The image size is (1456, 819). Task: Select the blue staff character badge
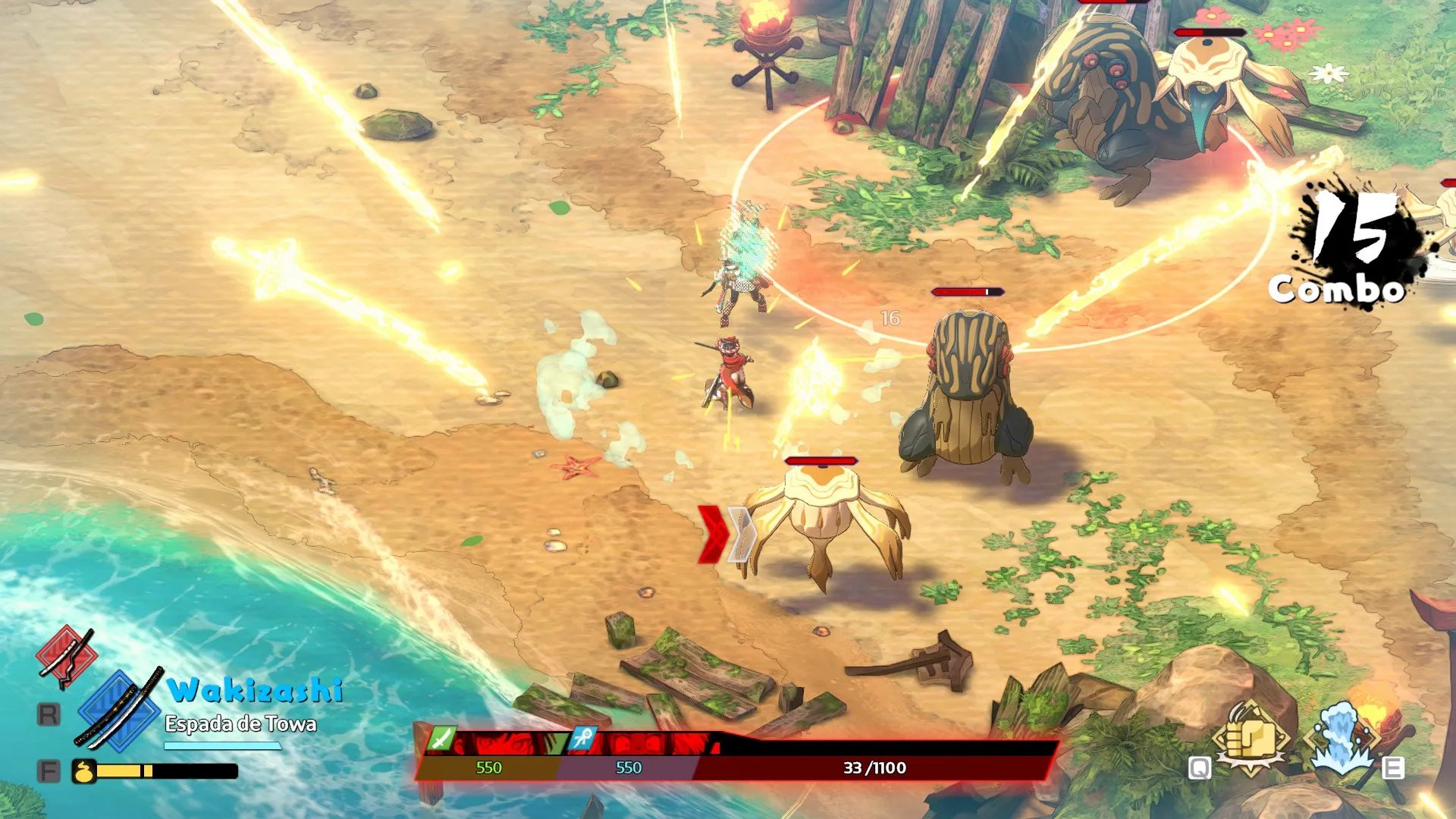[582, 738]
